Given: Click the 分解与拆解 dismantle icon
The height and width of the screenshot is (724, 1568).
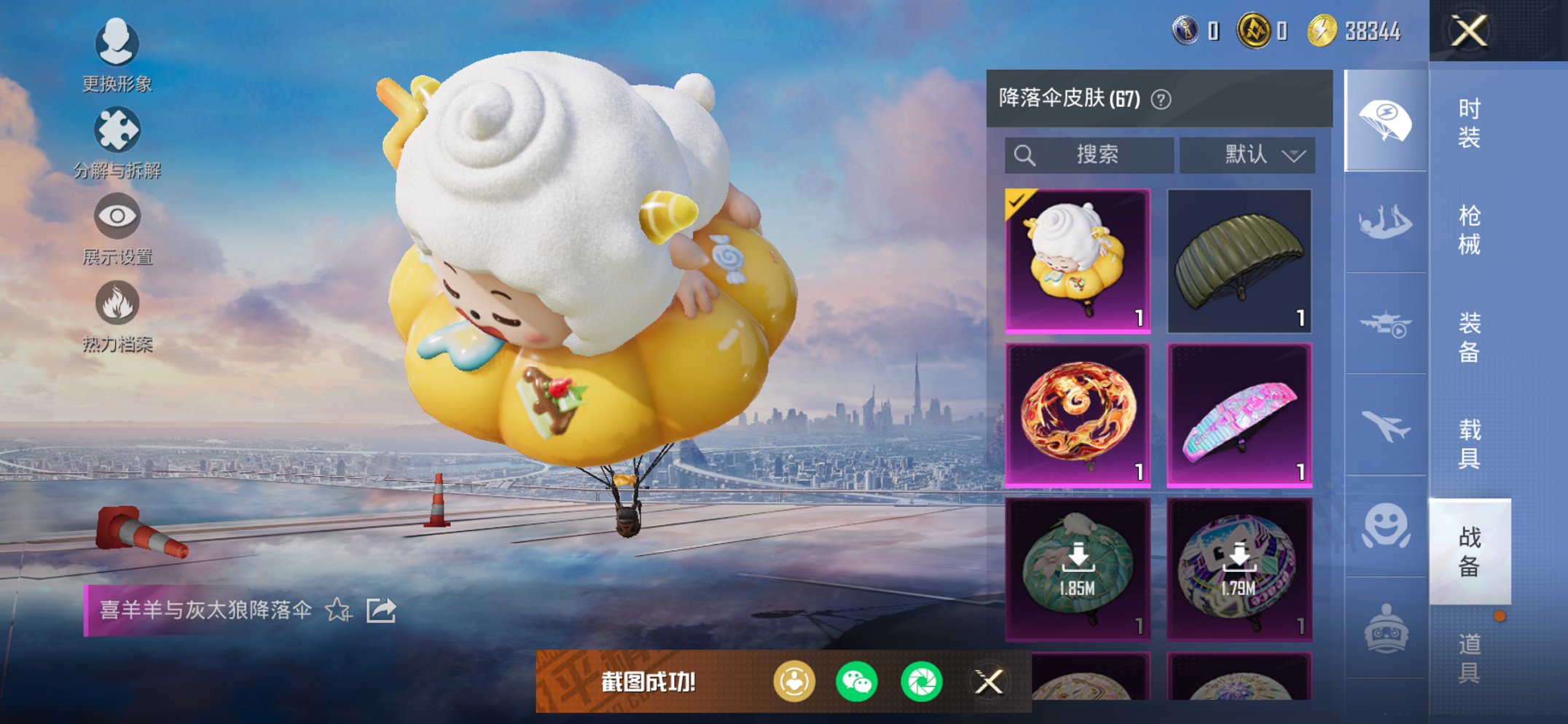Looking at the screenshot, I should pos(119,131).
